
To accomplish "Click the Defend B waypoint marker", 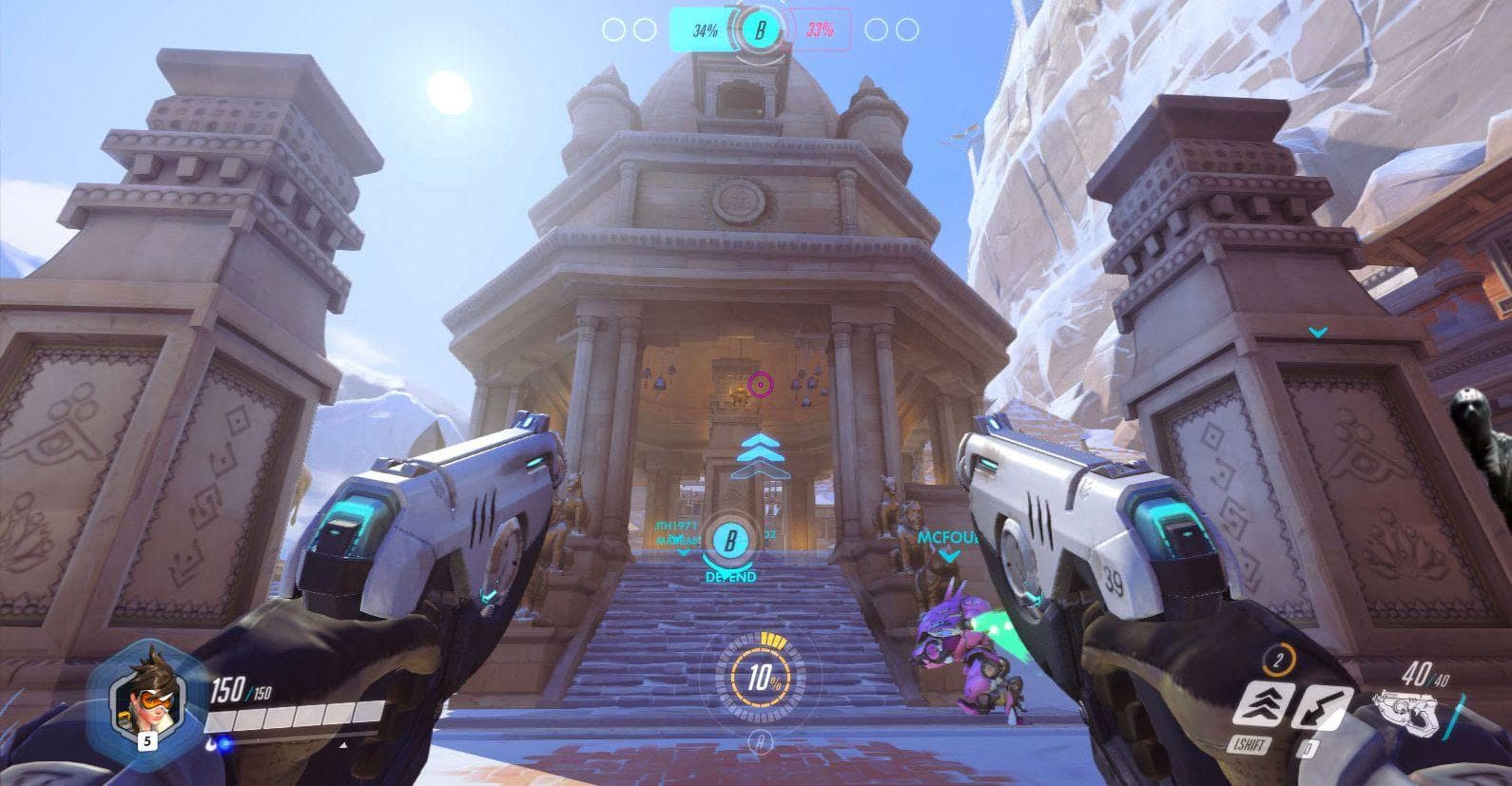I will (730, 543).
